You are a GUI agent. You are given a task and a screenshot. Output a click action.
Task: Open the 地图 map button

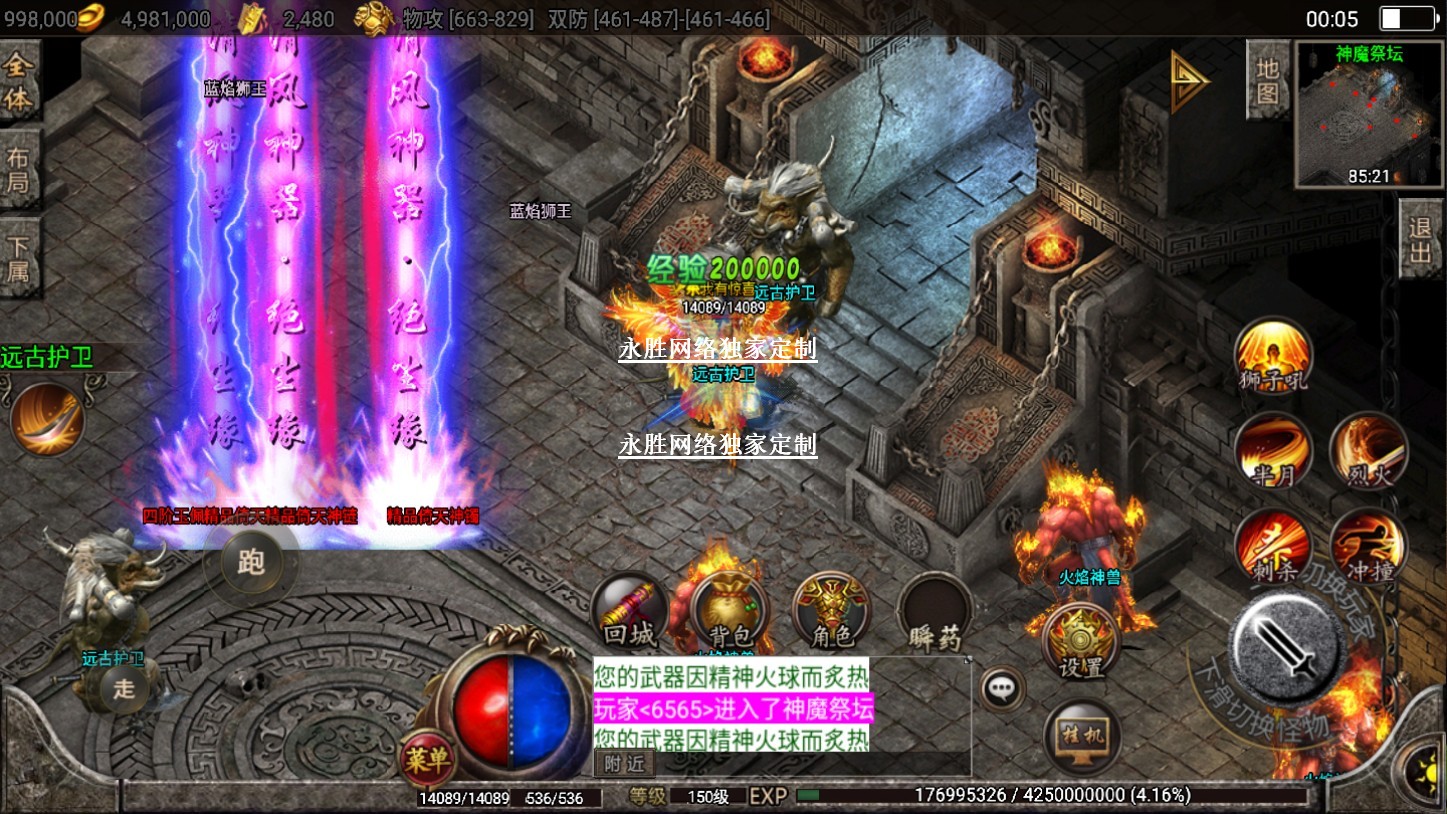[1267, 81]
